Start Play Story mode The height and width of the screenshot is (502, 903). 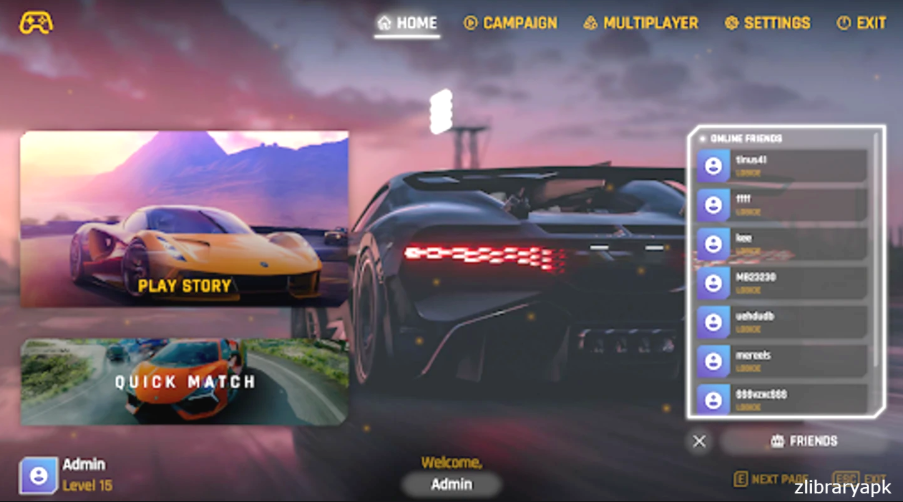click(x=184, y=219)
